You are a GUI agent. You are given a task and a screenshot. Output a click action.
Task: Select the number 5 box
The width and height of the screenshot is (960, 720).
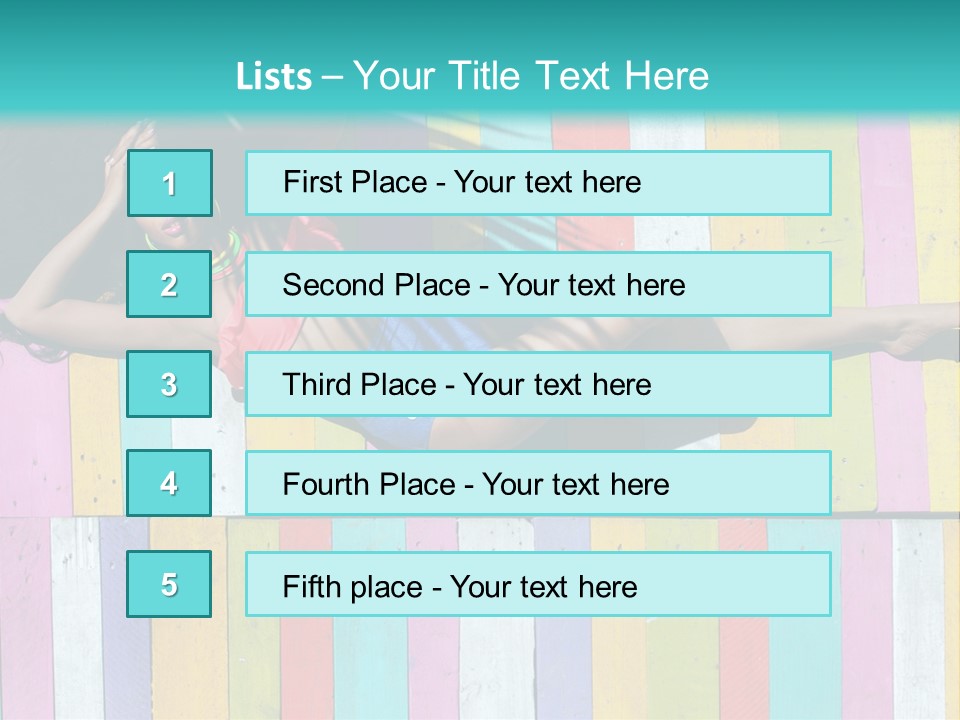pyautogui.click(x=169, y=584)
